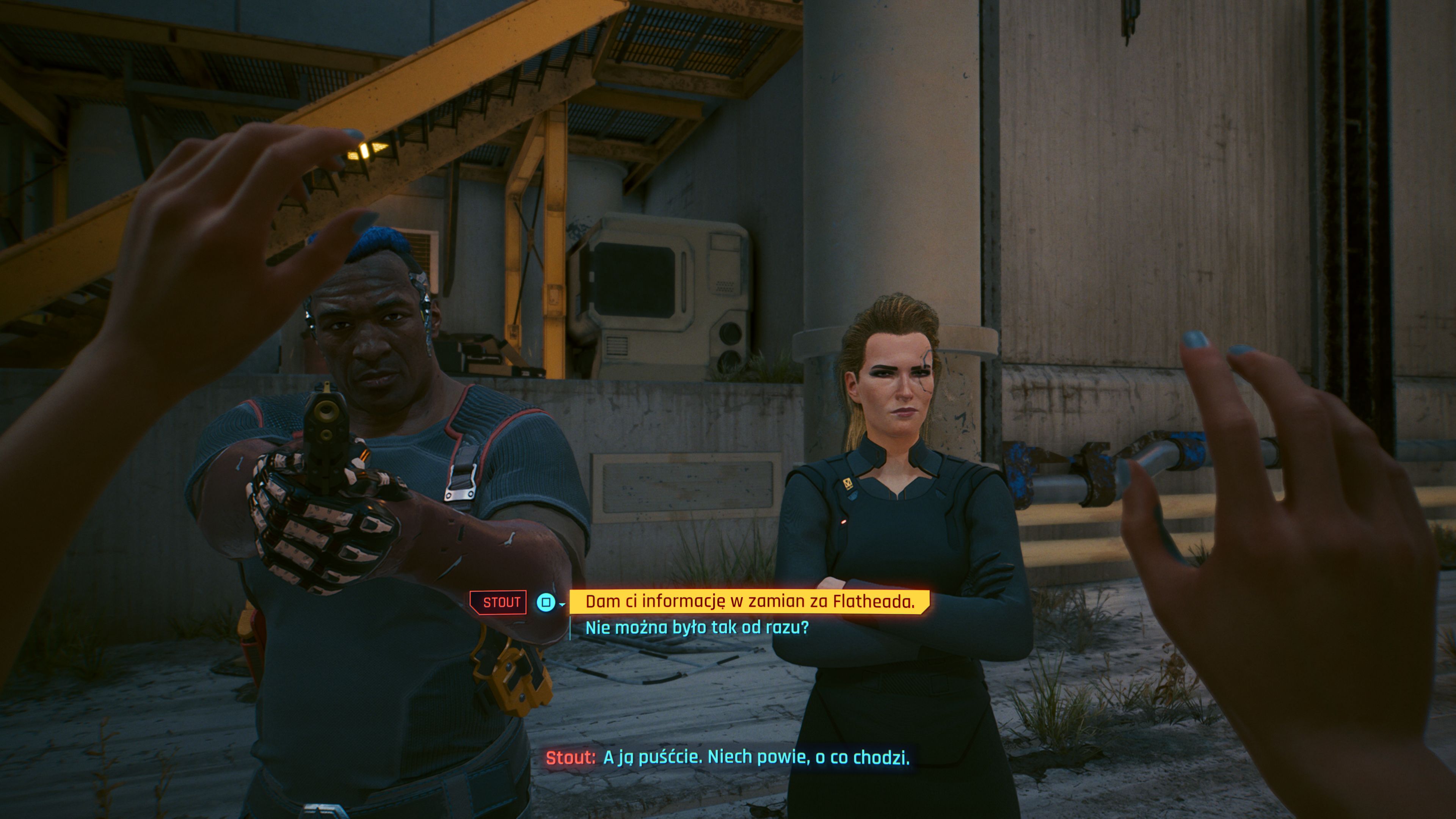Select reply "Nie można było tak od razu?"
The image size is (1456, 819).
click(697, 628)
